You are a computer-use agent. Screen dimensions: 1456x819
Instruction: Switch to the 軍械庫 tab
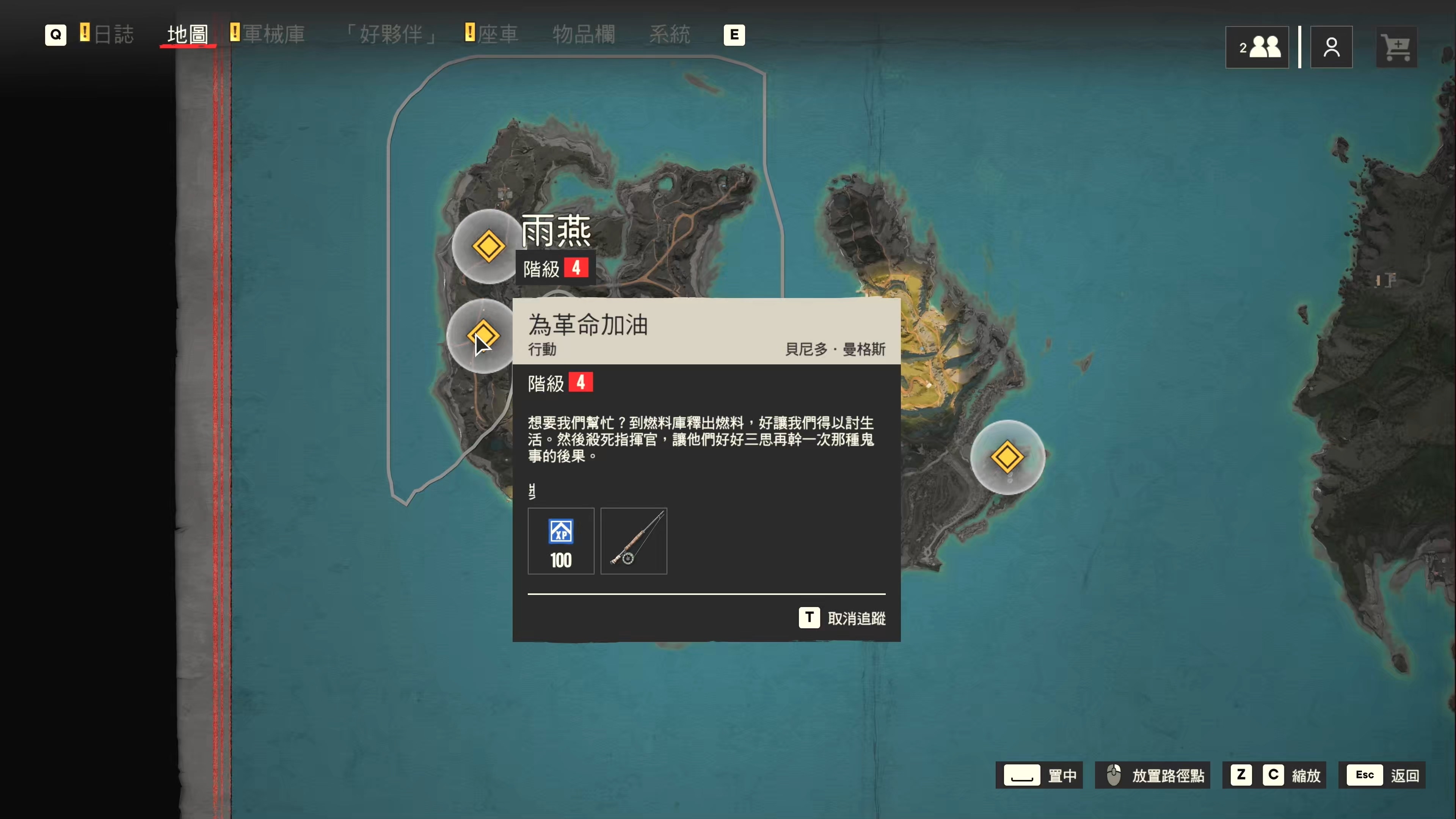pyautogui.click(x=273, y=35)
